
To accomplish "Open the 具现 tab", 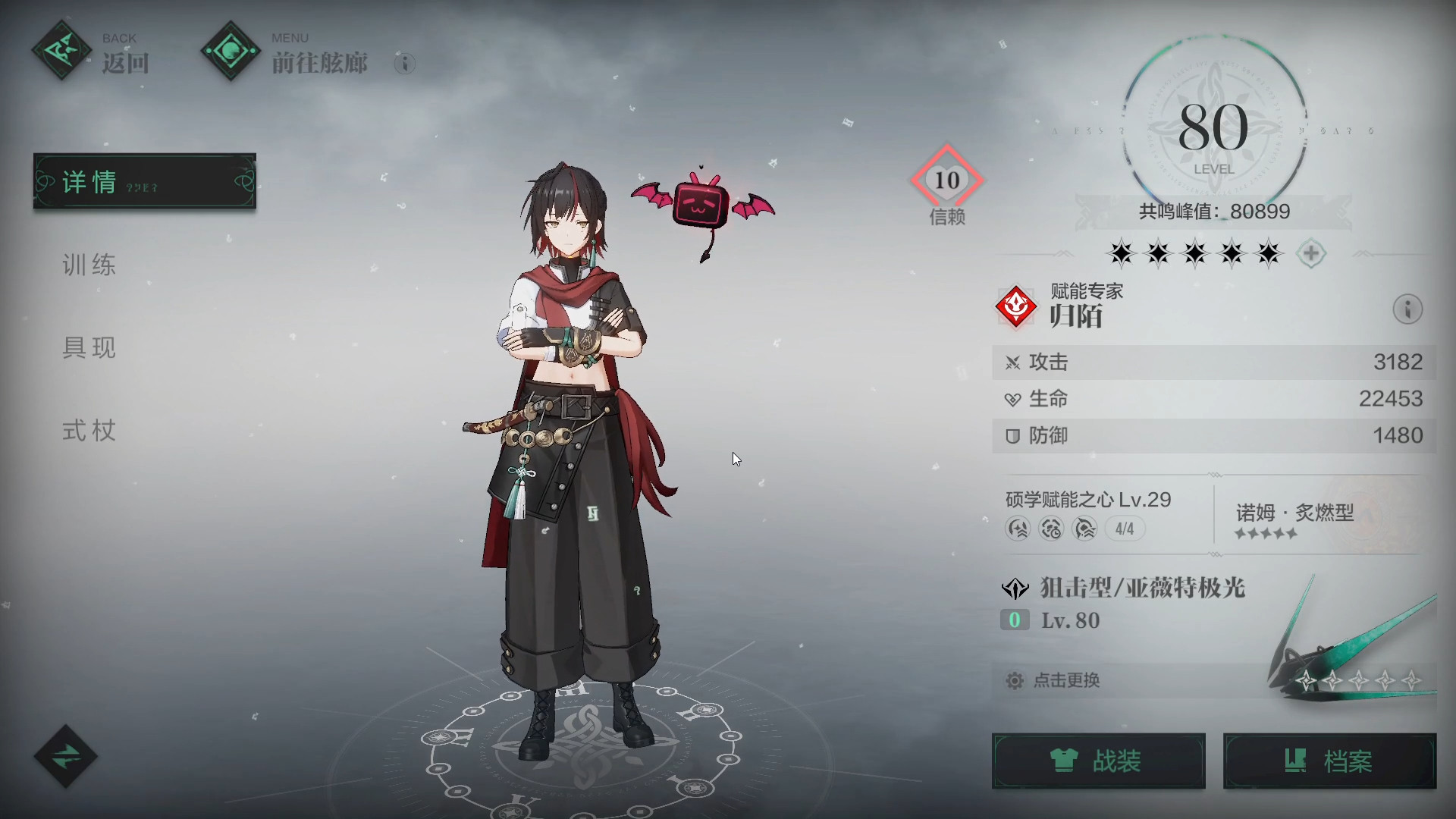I will (x=89, y=348).
